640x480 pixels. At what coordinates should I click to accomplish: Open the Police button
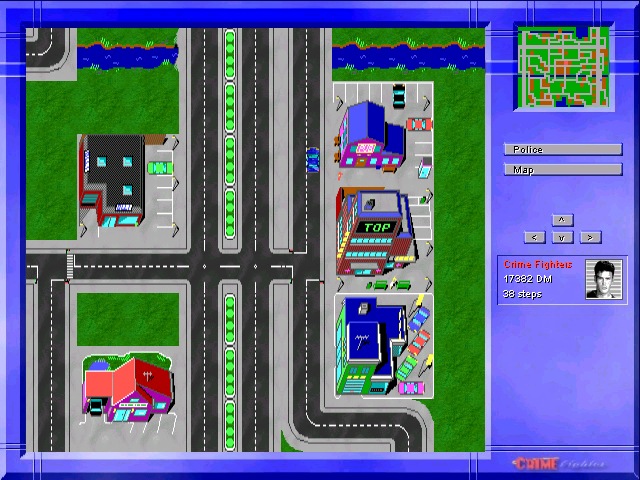(562, 150)
